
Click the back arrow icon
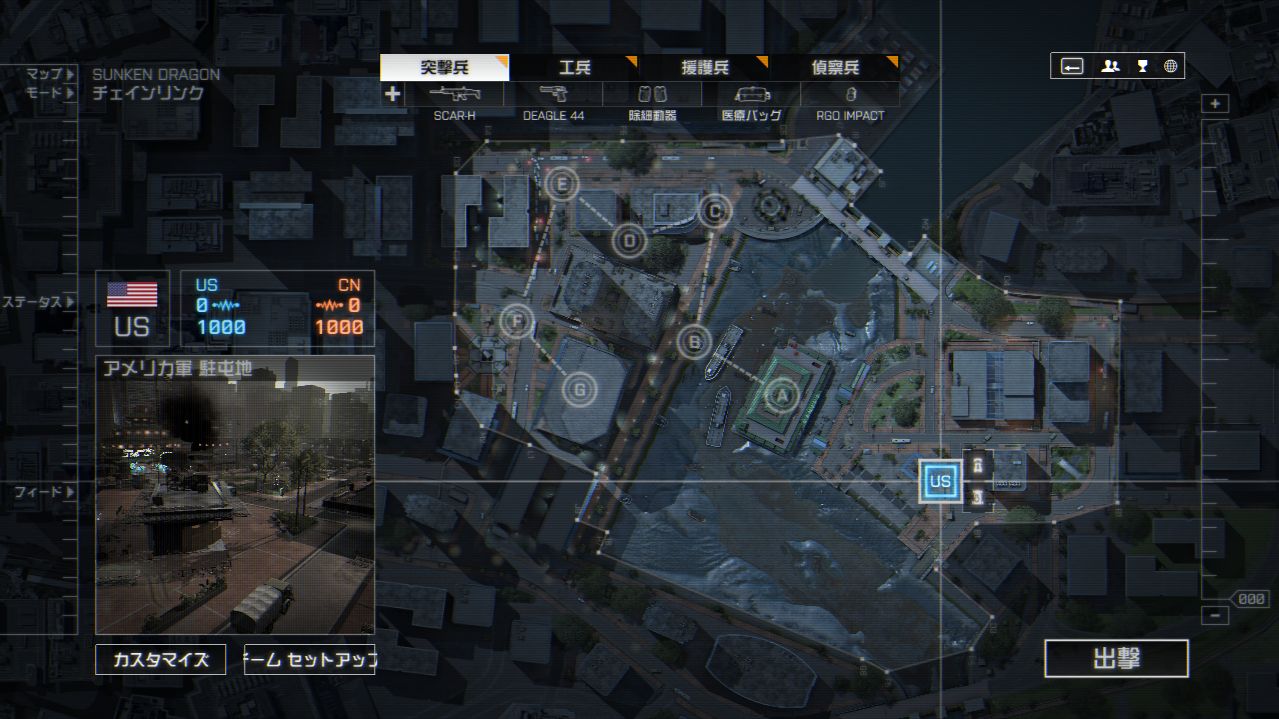(1072, 66)
